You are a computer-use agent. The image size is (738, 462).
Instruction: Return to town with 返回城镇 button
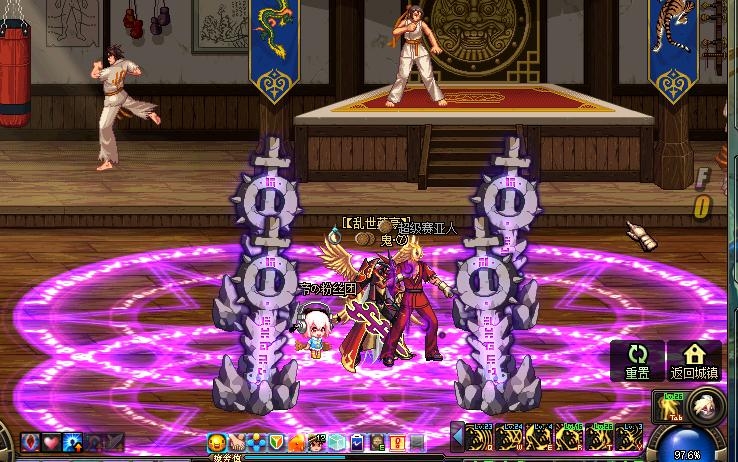694,360
